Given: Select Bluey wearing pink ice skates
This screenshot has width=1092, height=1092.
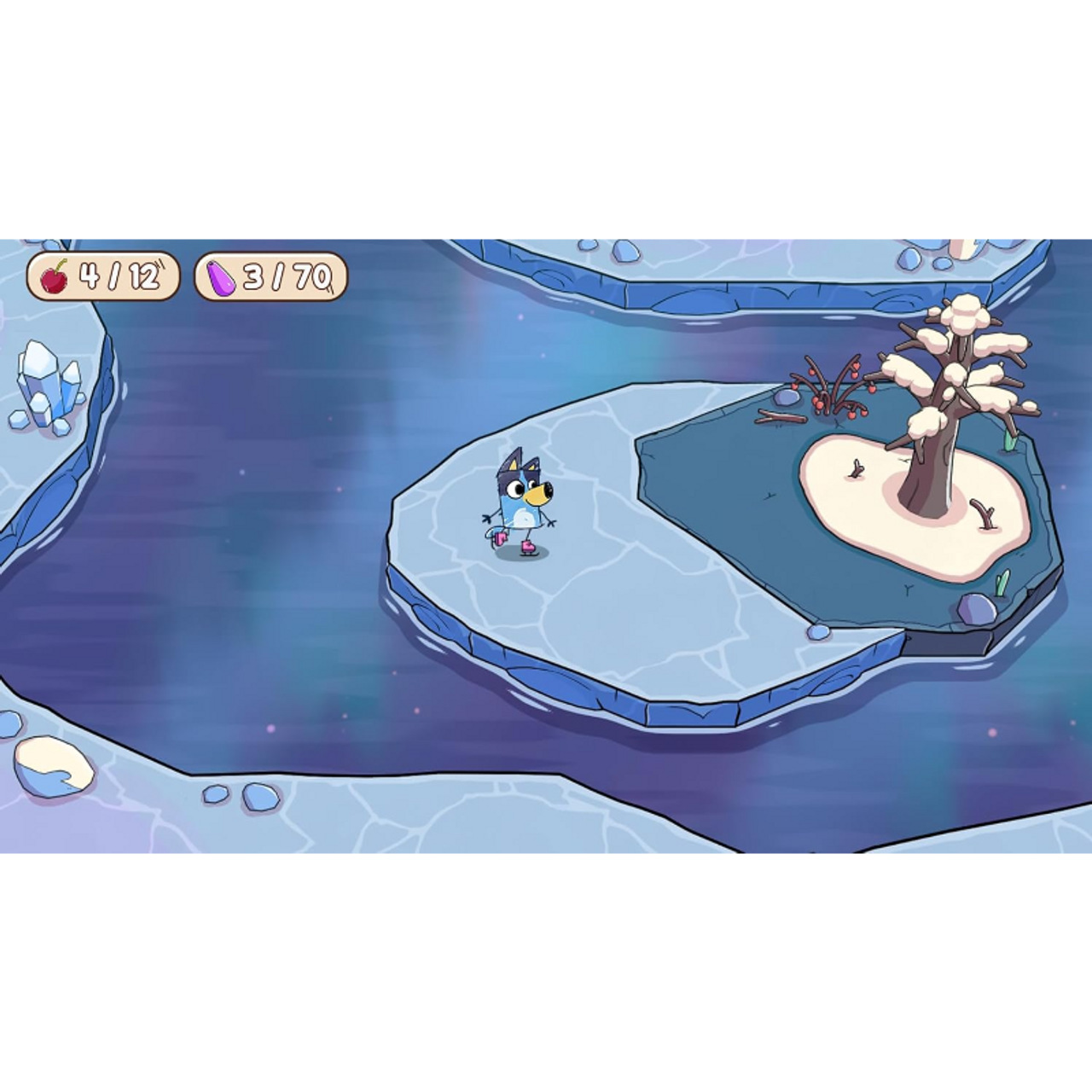Looking at the screenshot, I should [x=520, y=503].
